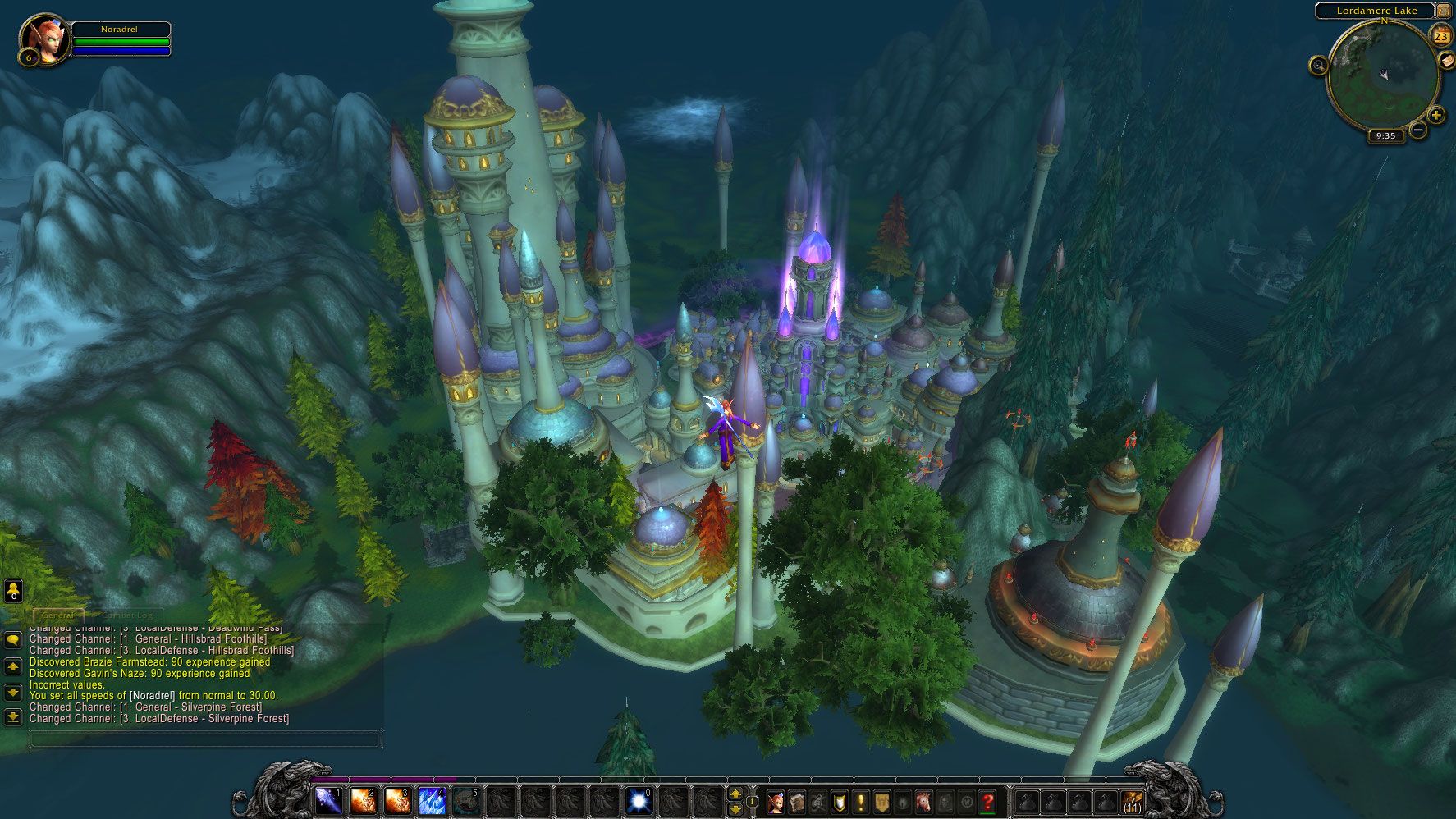Toggle the character info portrait micro icon
Image resolution: width=1456 pixels, height=819 pixels.
coord(776,800)
